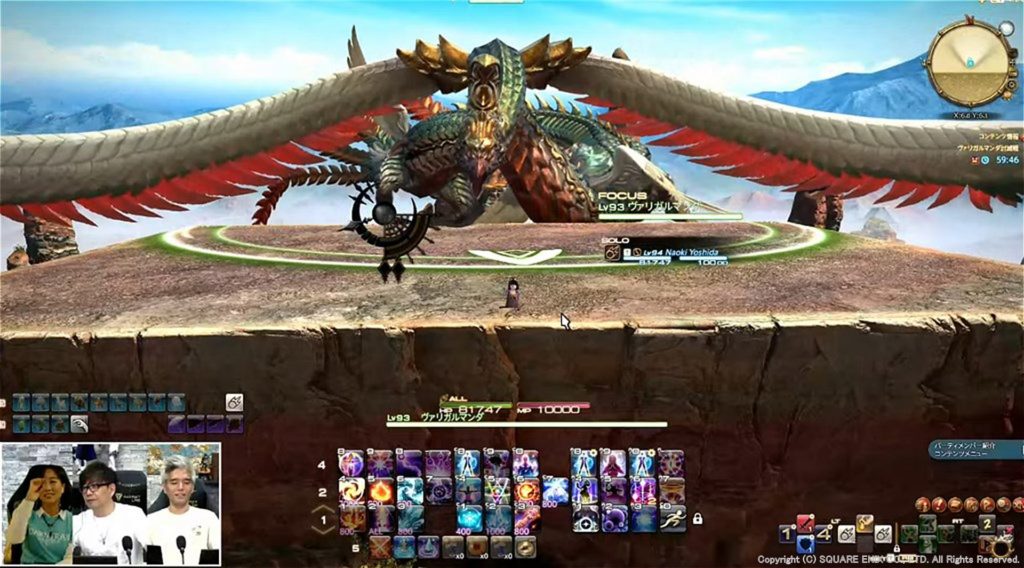The height and width of the screenshot is (568, 1024).
Task: Click the white meteor icon above purple slots
Action: 234,402
